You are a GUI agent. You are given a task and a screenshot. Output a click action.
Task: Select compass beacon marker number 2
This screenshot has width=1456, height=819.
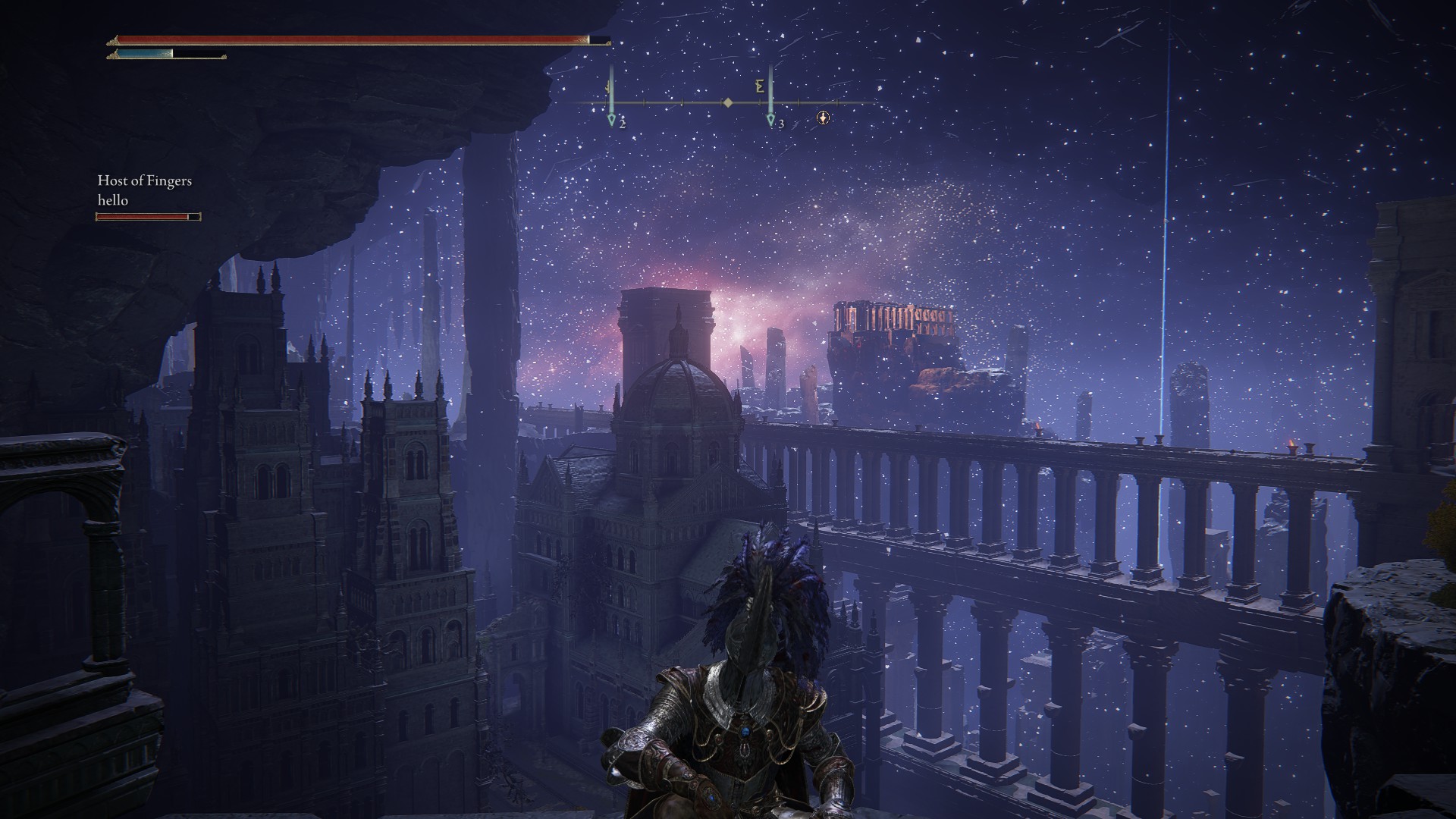point(612,119)
